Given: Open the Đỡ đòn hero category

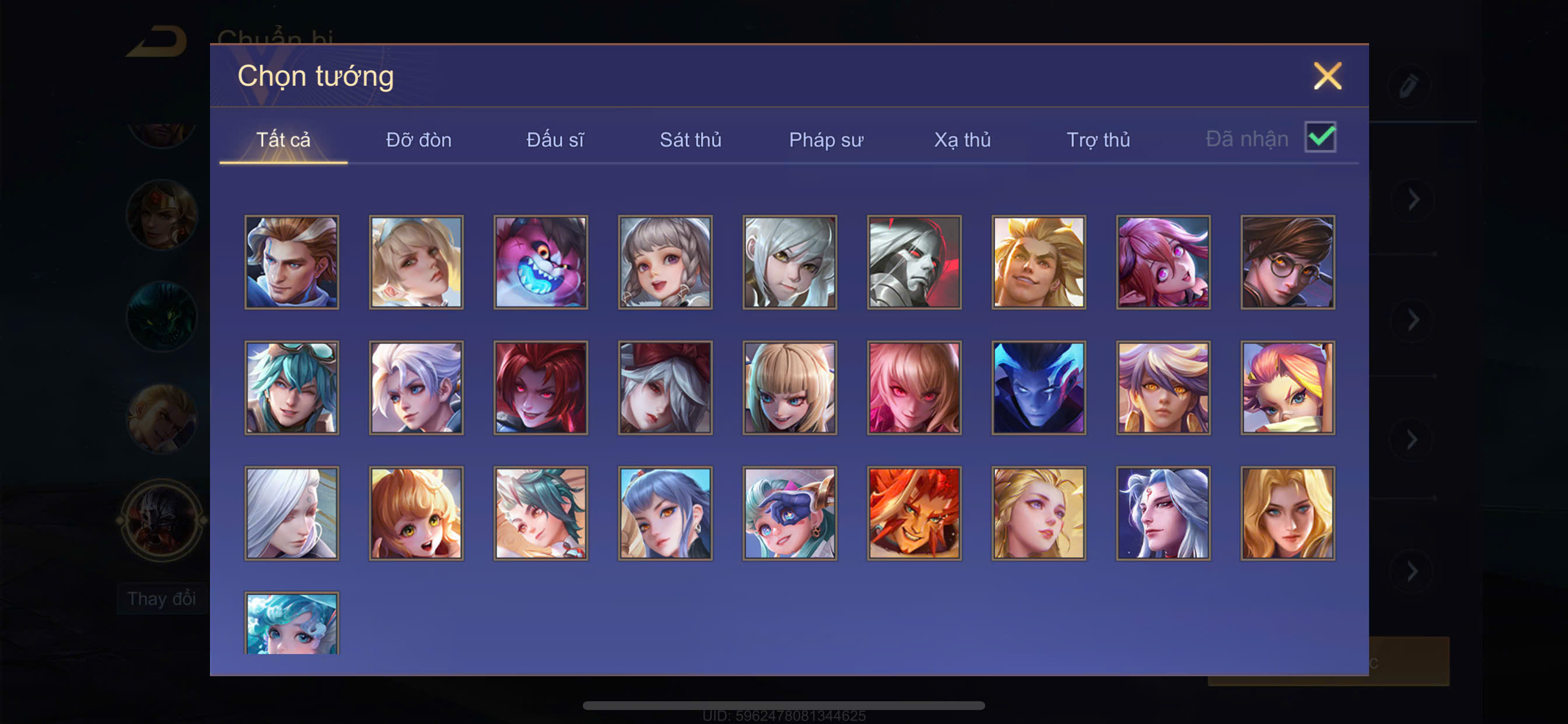Looking at the screenshot, I should 419,140.
